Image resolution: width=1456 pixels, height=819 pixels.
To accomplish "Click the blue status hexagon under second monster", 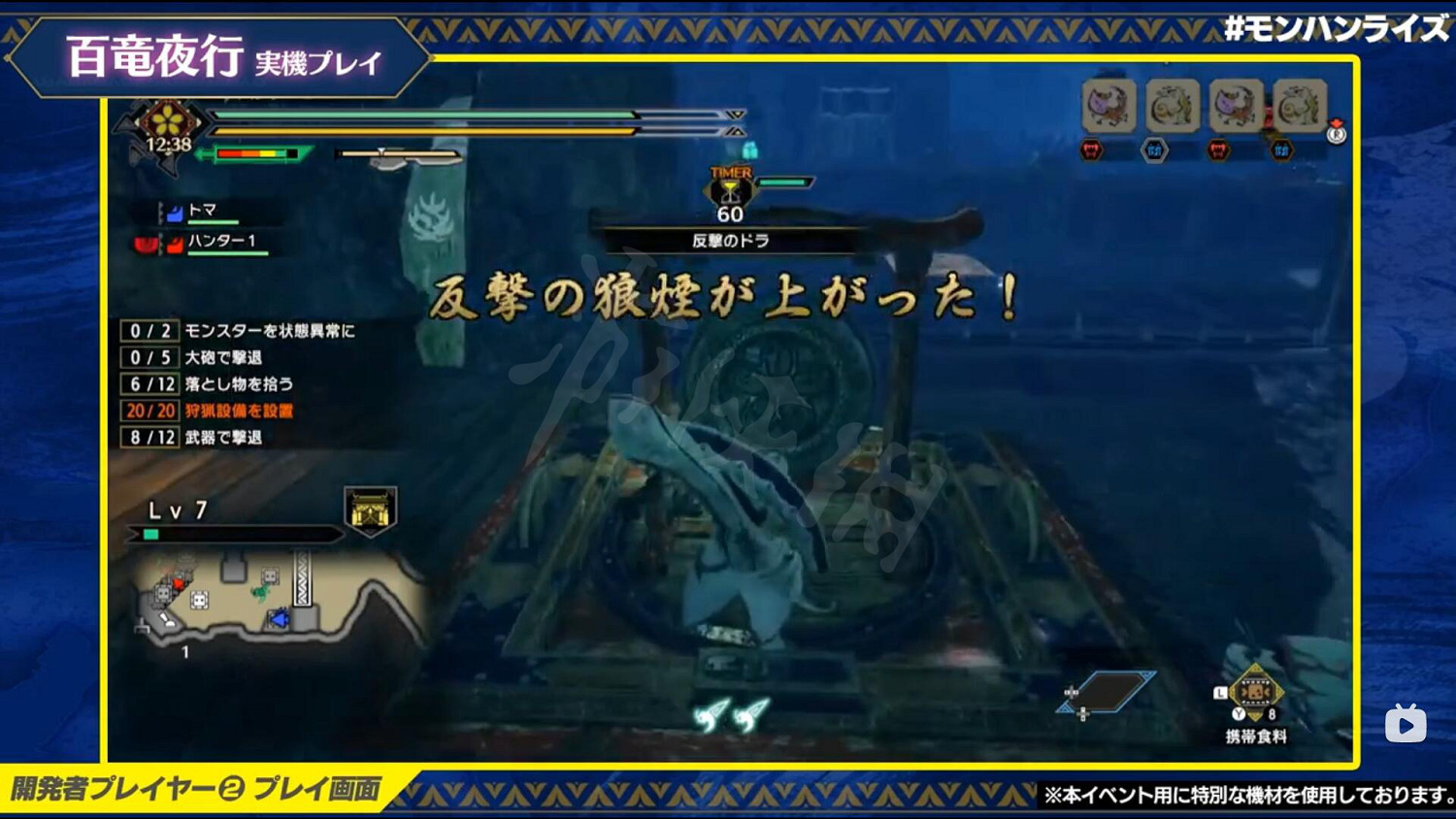I will coord(1155,150).
